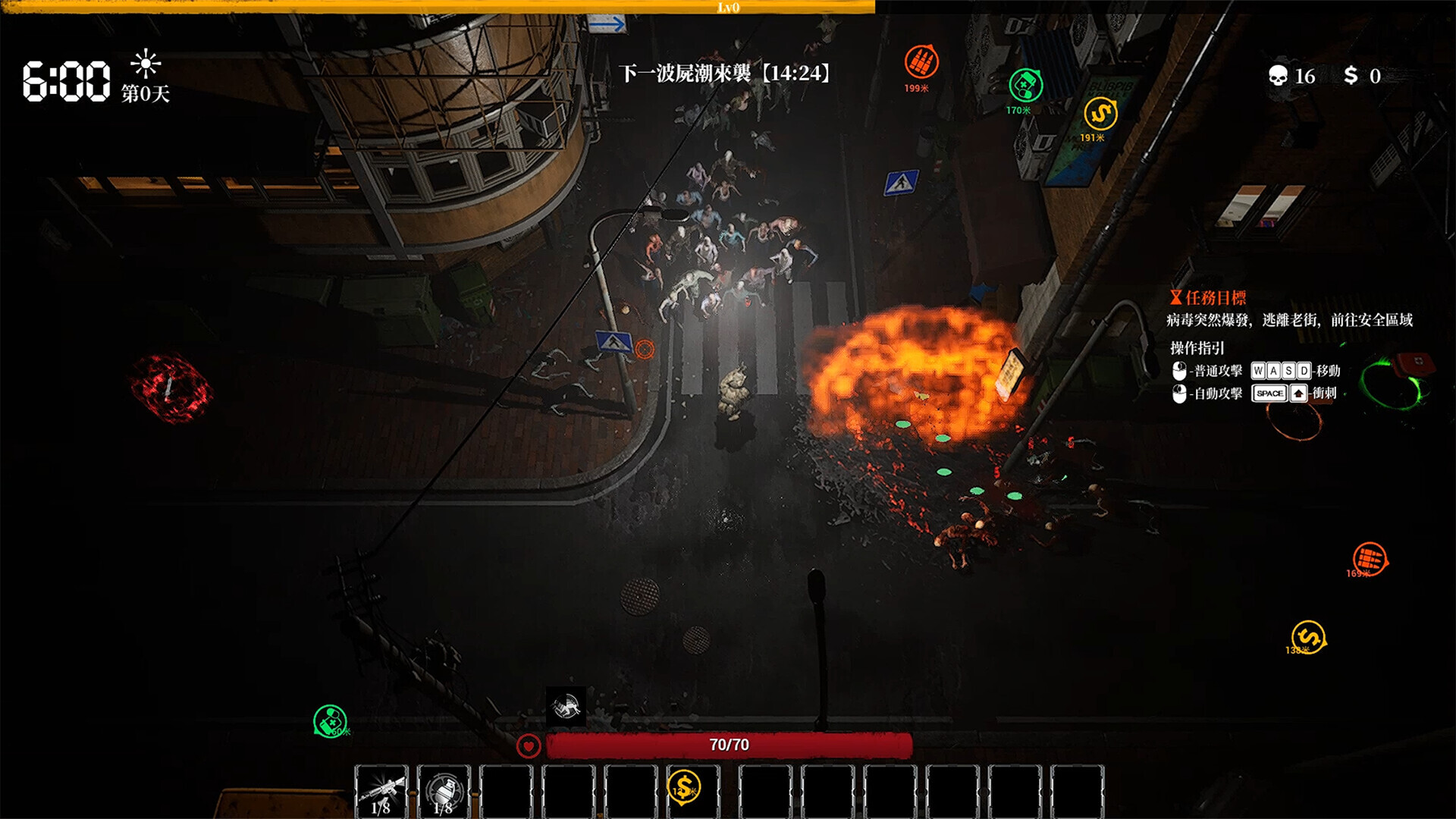Click the medical supply marker at 60 meters
This screenshot has width=1456, height=819.
pyautogui.click(x=330, y=720)
